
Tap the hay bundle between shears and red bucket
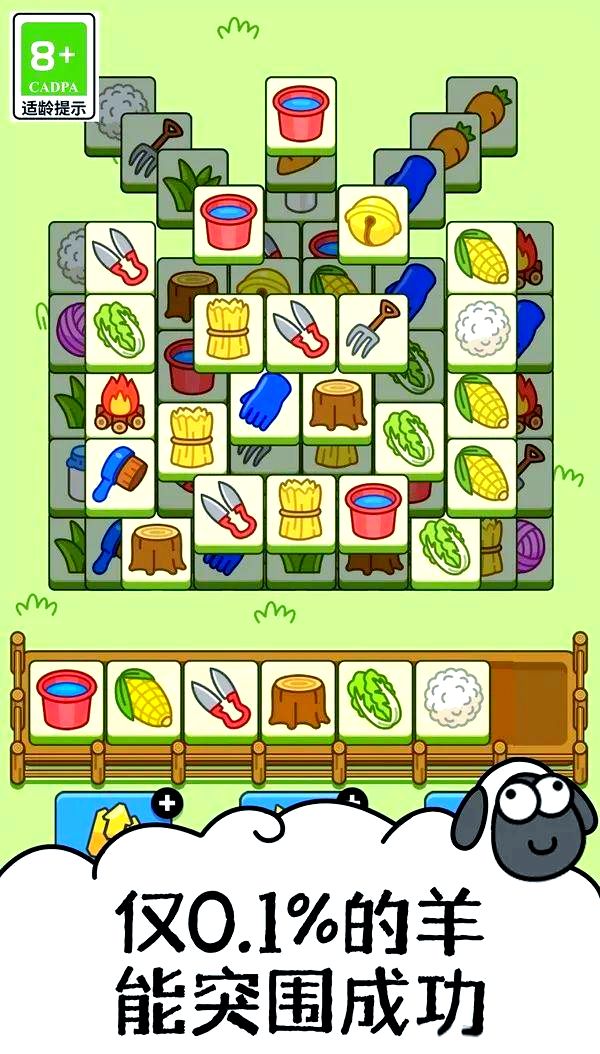click(x=301, y=510)
